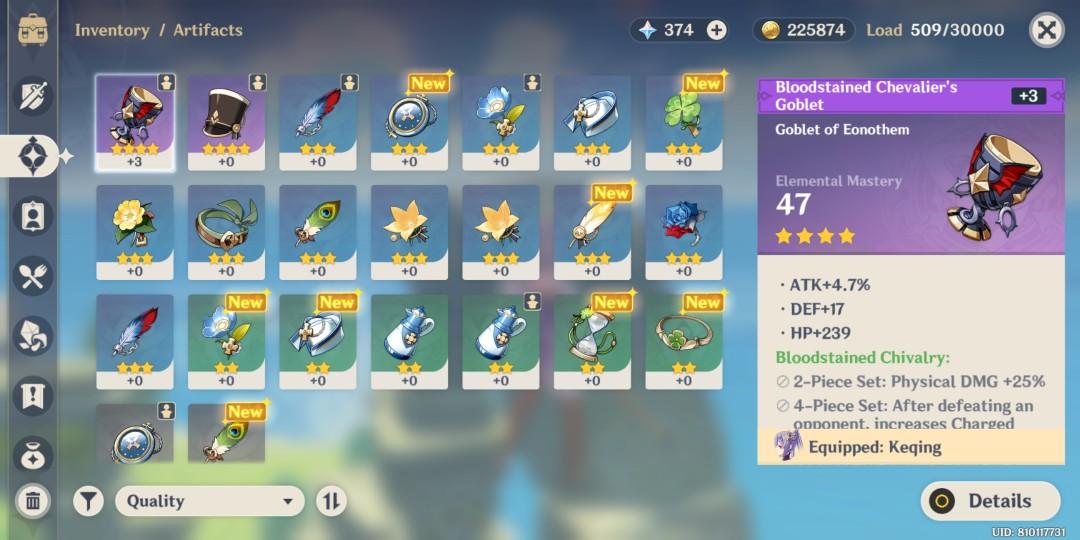Select the four-star black top hat artifact
The width and height of the screenshot is (1080, 540).
pos(226,122)
